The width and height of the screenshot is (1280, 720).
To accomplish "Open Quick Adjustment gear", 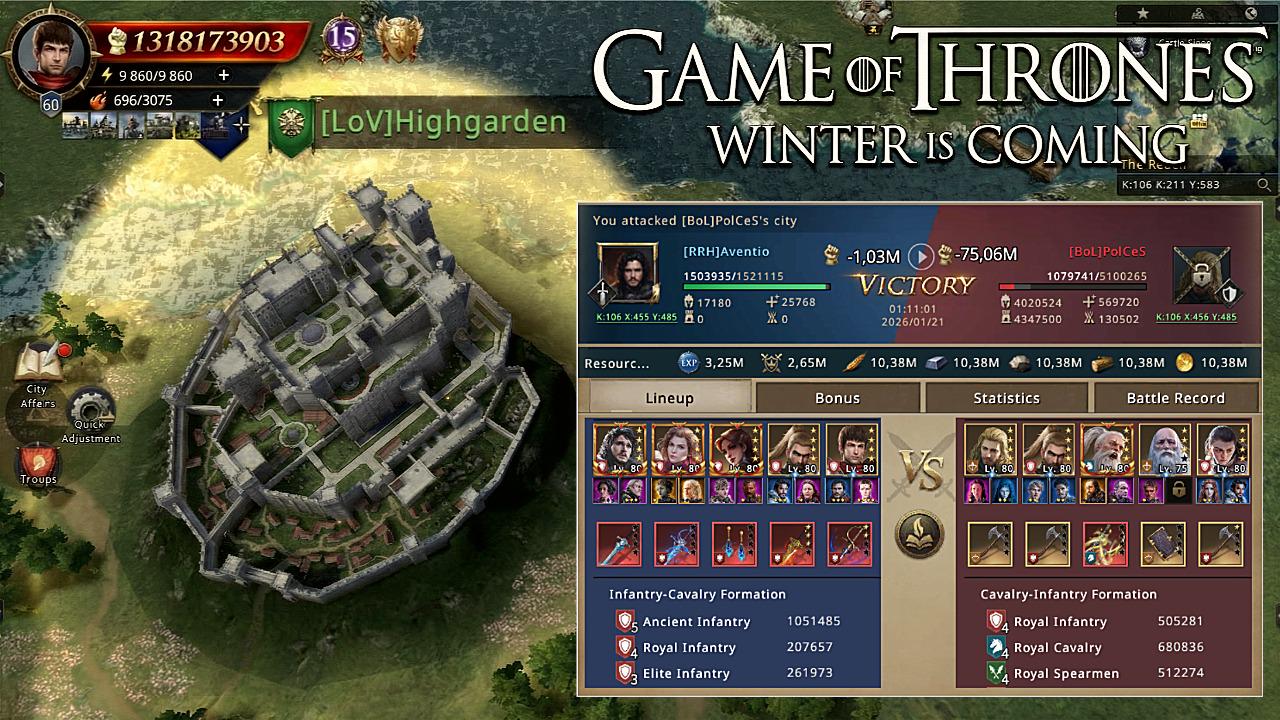I will [x=92, y=411].
